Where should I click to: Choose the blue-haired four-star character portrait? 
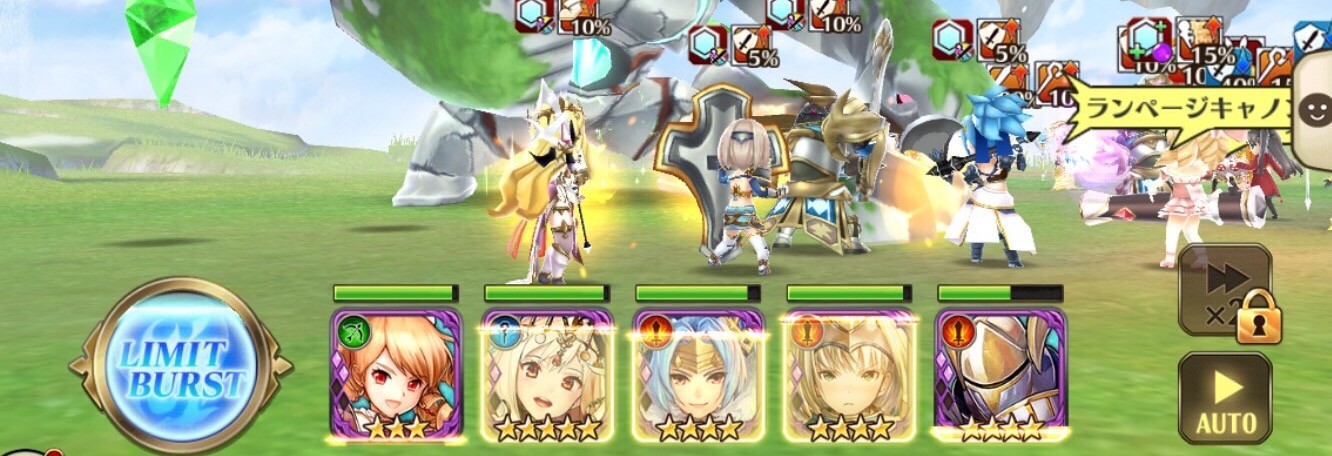[698, 374]
